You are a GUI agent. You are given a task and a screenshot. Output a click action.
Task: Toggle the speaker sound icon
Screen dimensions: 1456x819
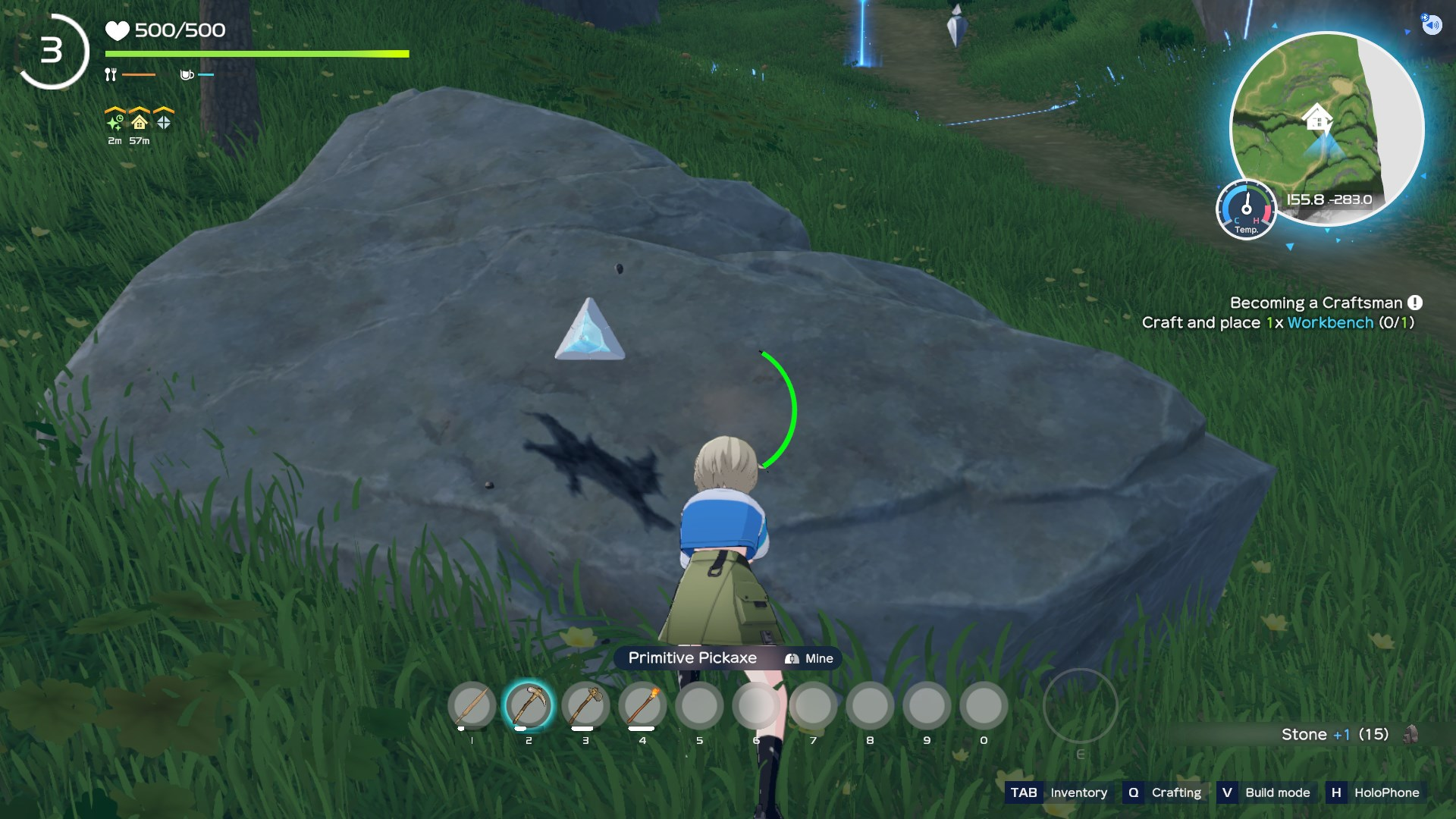[x=1431, y=25]
